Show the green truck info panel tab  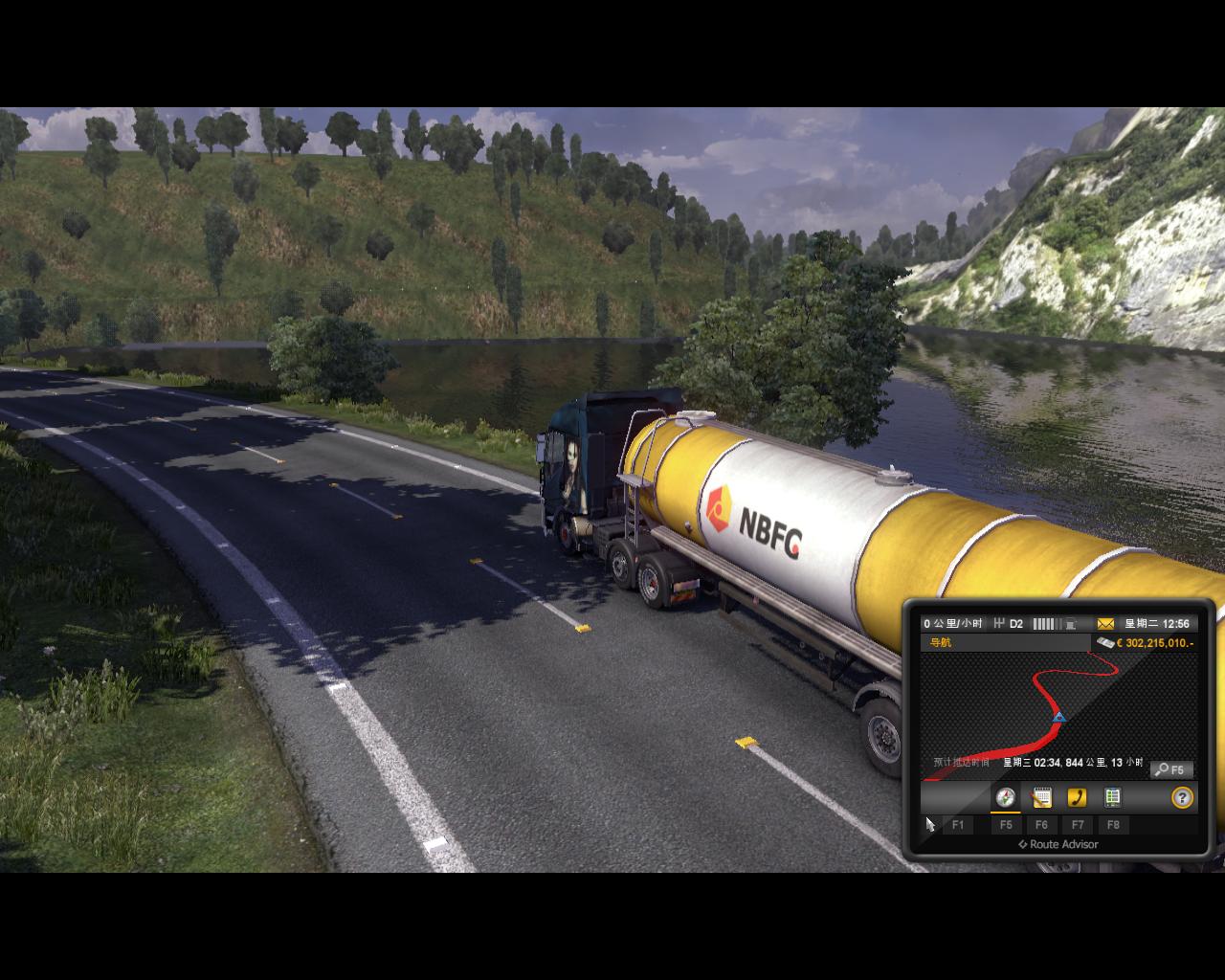(x=1112, y=797)
